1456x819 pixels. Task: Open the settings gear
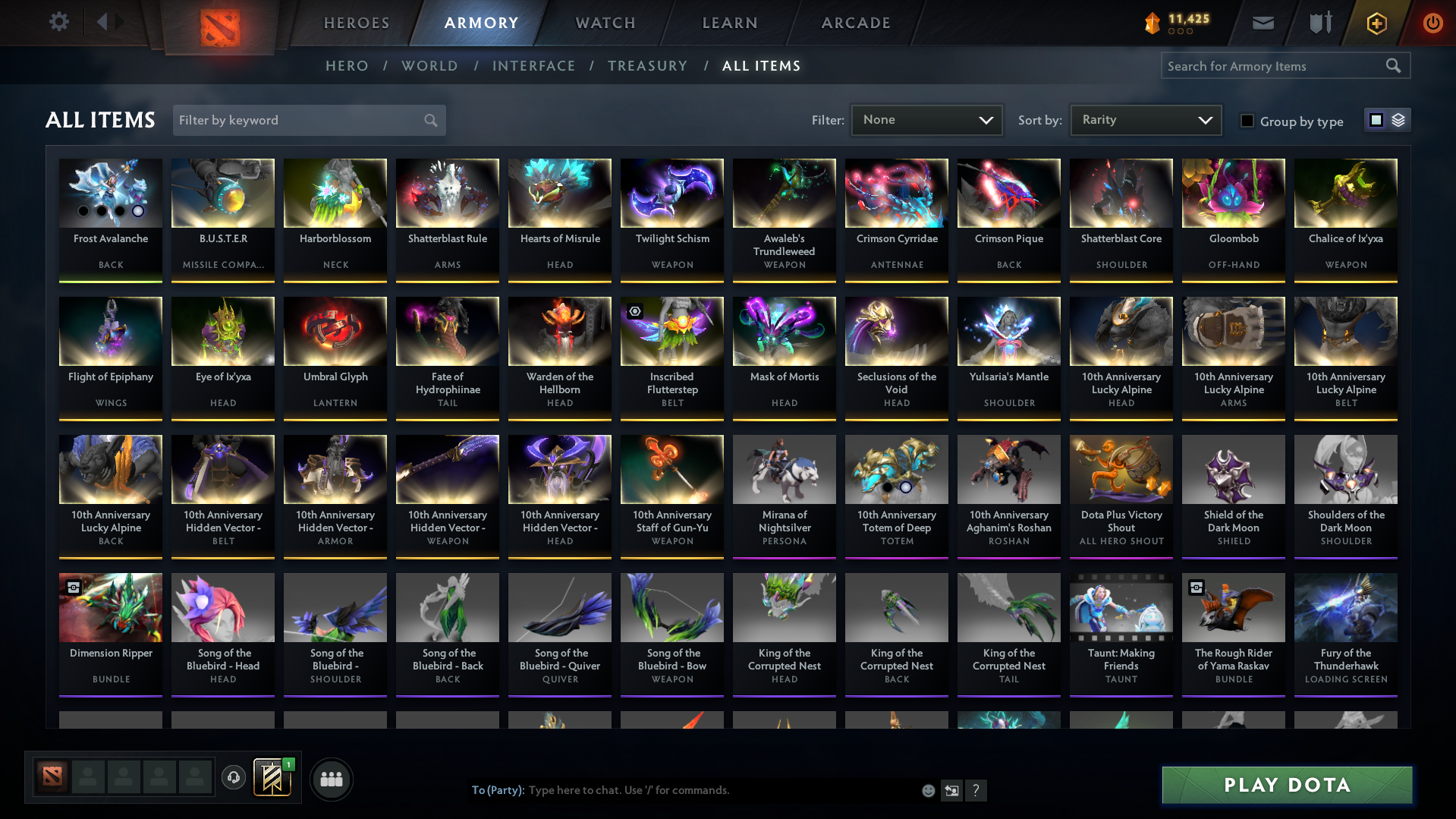tap(58, 22)
